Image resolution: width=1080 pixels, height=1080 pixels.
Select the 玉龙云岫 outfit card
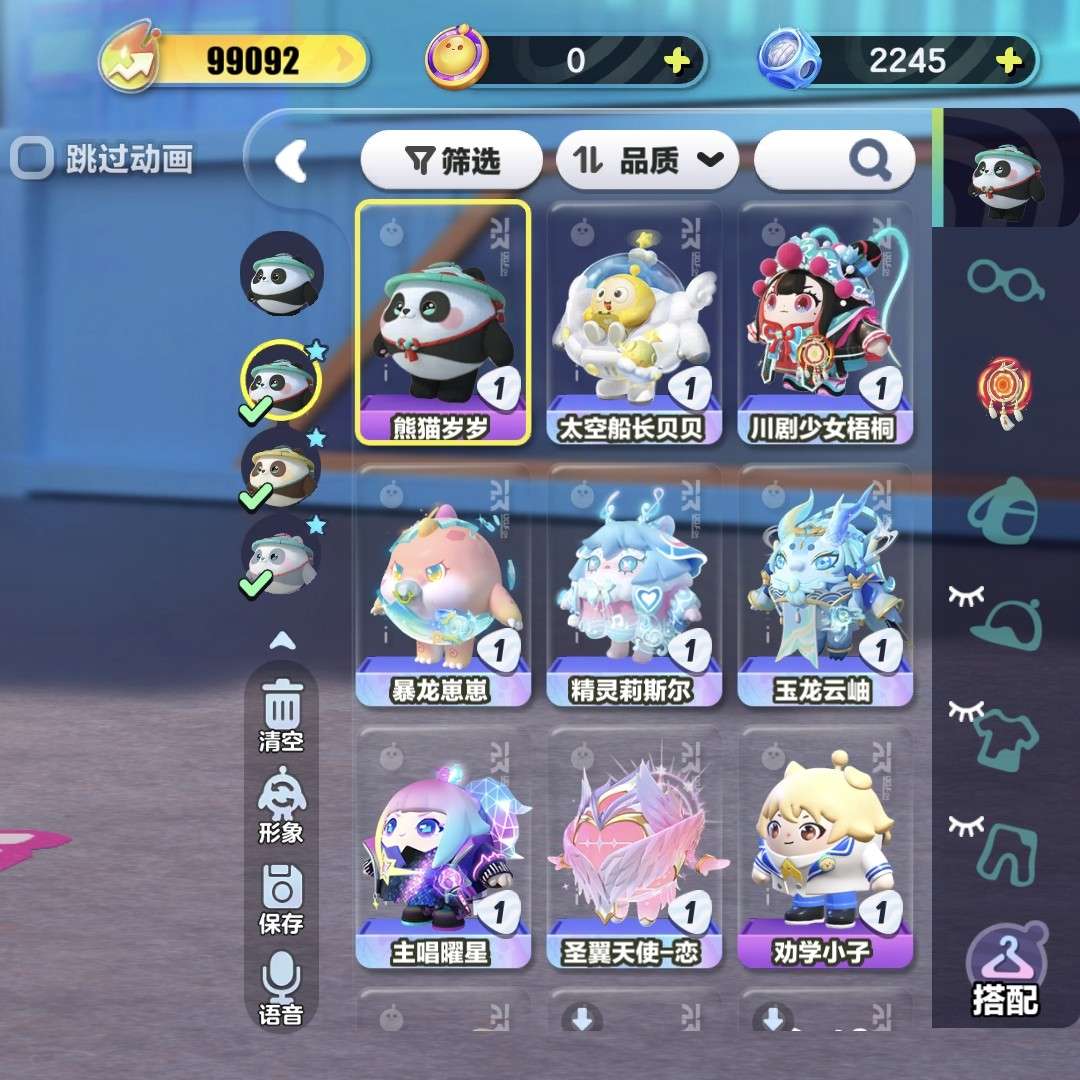(825, 586)
